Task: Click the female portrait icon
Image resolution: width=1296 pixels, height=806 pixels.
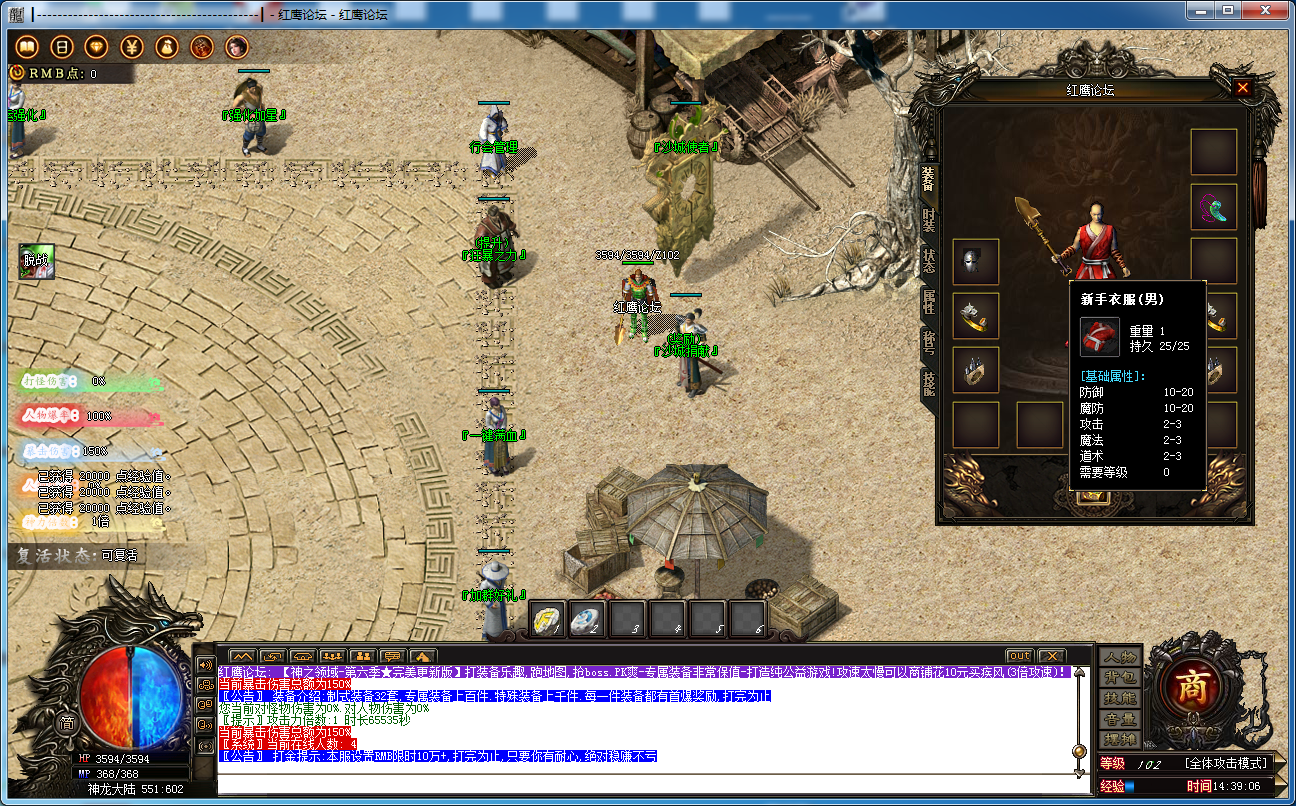Action: click(x=237, y=47)
